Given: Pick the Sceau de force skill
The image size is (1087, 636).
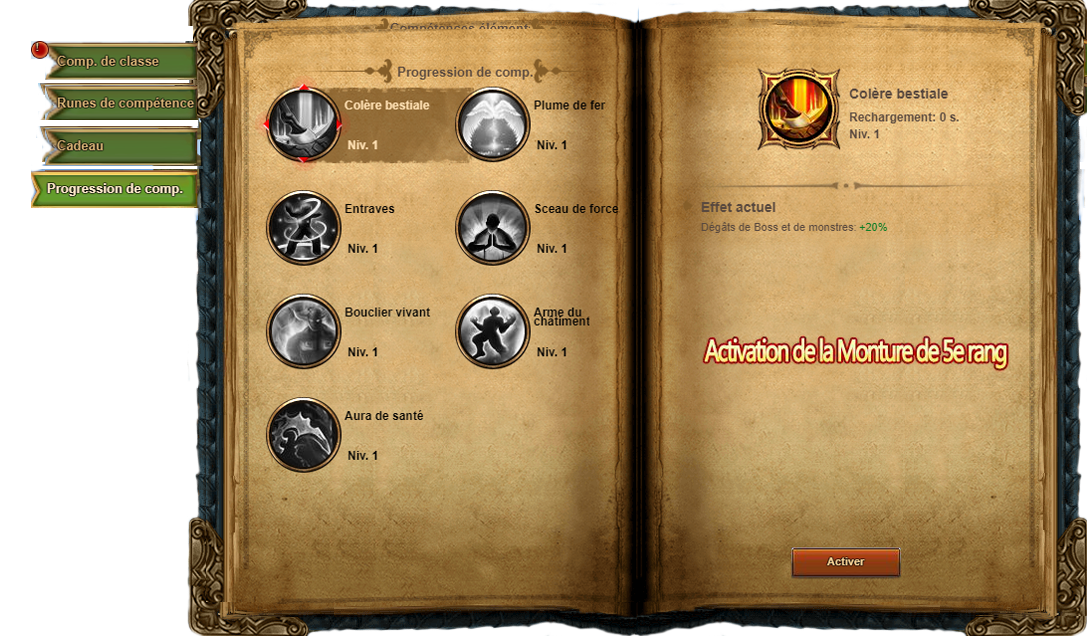Looking at the screenshot, I should pyautogui.click(x=492, y=228).
